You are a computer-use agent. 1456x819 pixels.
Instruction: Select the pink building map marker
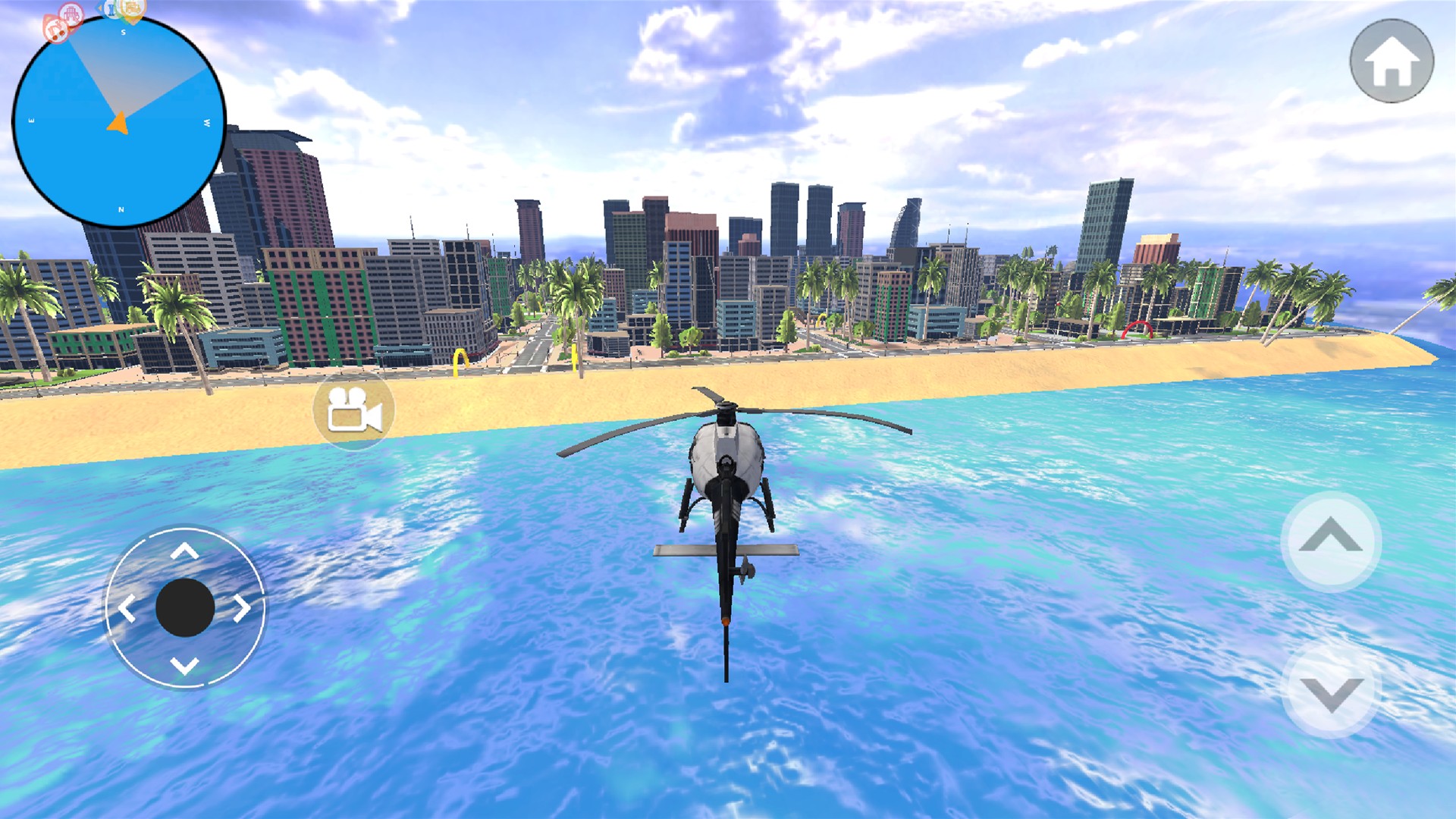72,14
